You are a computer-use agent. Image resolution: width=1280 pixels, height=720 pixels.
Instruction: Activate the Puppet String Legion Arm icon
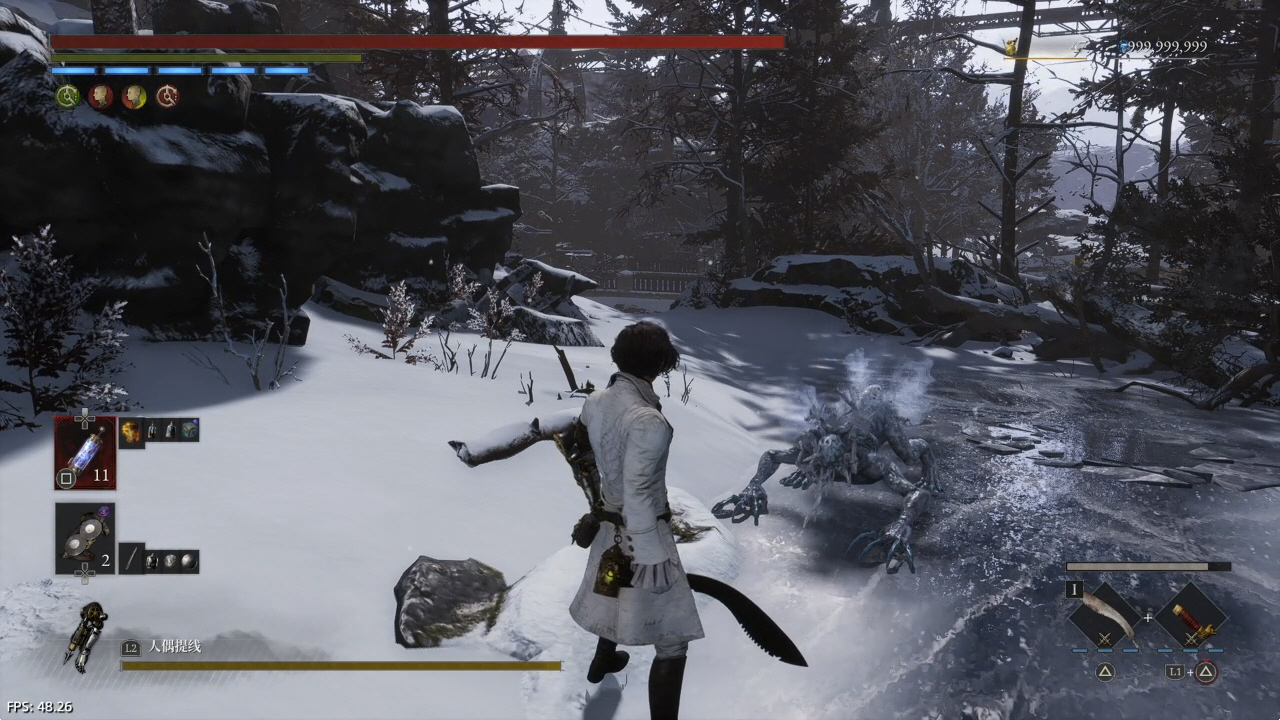(x=87, y=637)
